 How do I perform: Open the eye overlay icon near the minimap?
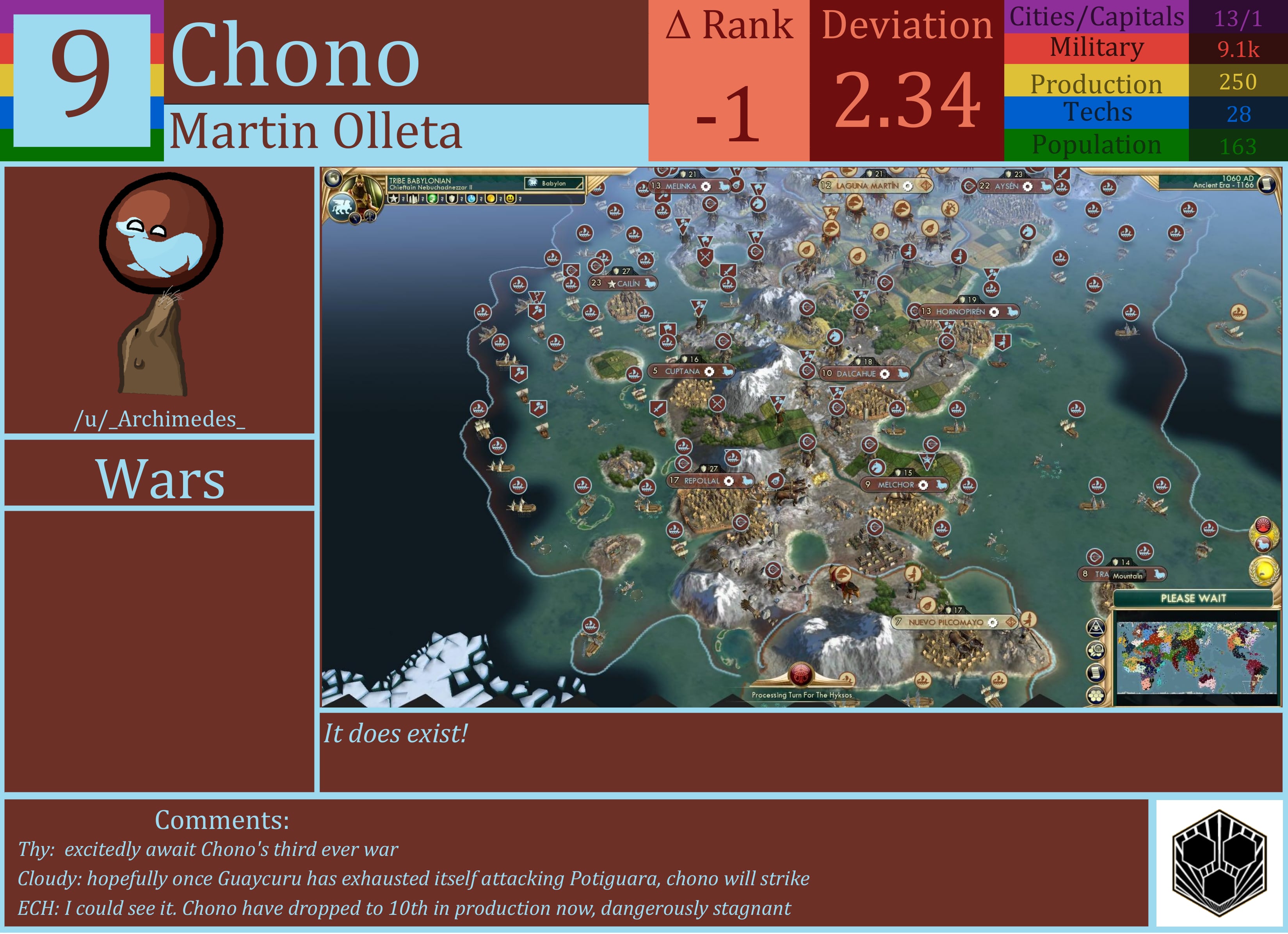1096,627
